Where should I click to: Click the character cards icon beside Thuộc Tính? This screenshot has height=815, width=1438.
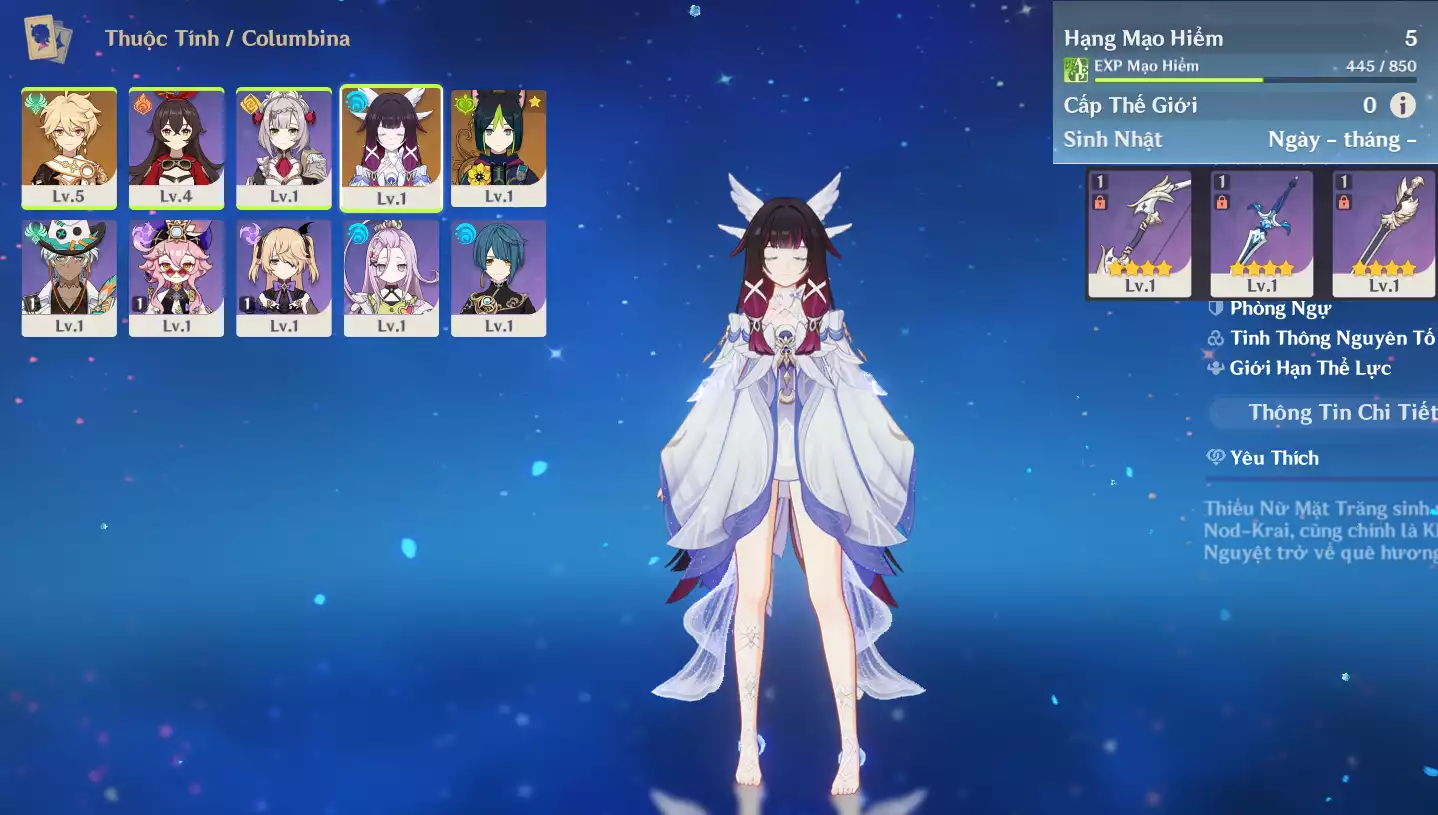pos(48,39)
